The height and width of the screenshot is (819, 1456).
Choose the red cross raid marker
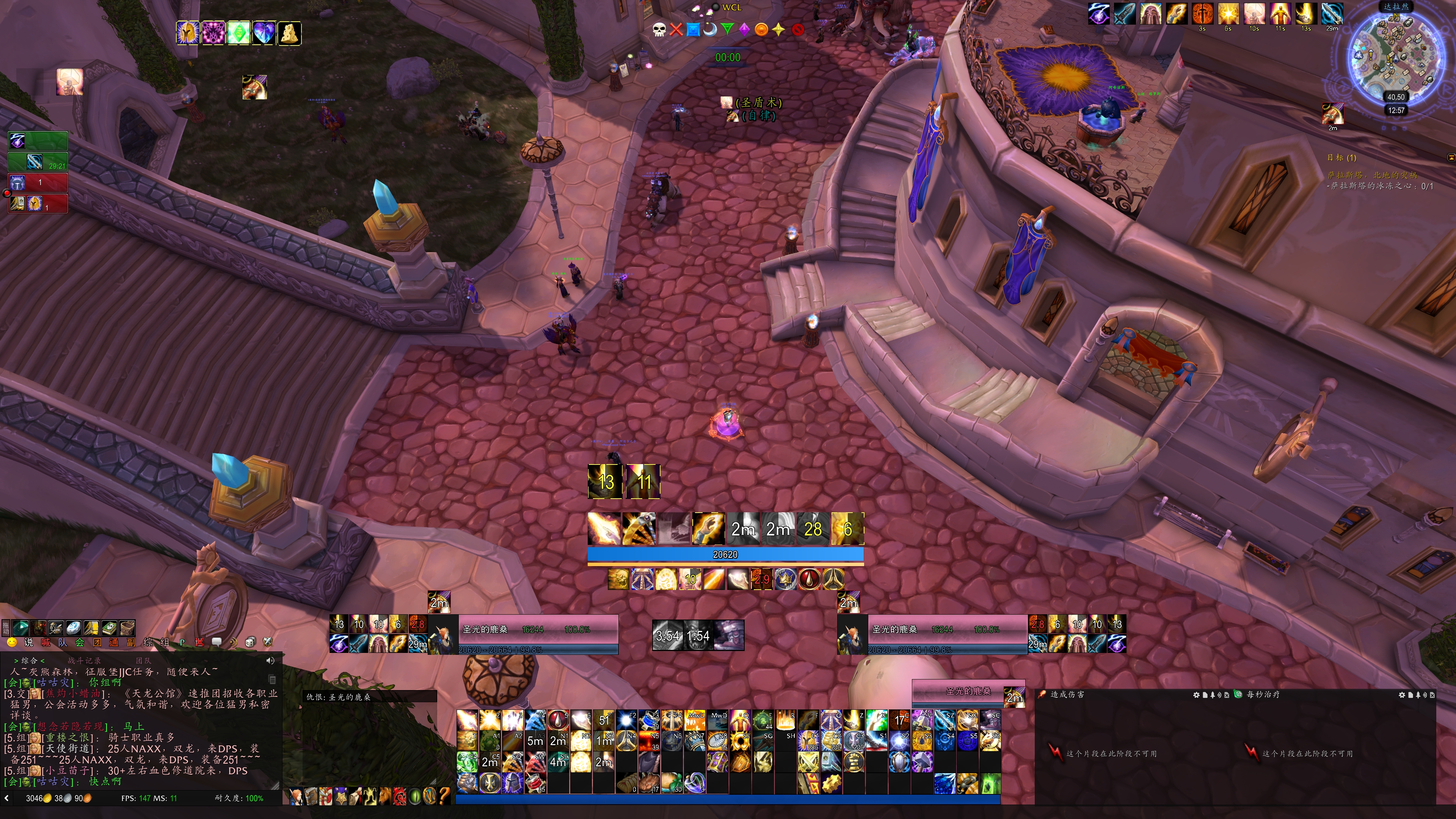pyautogui.click(x=676, y=30)
